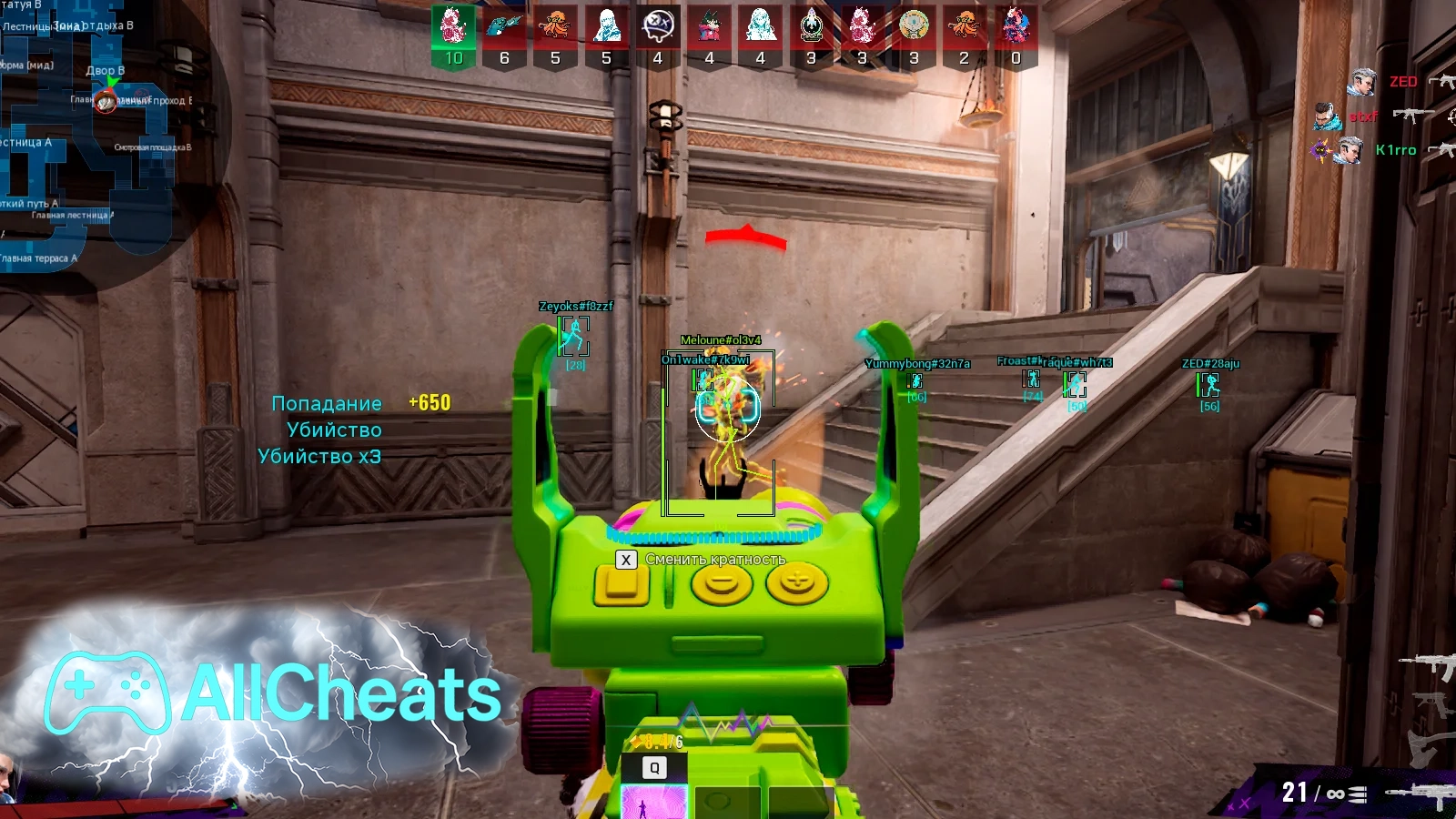Click the ZED kill feed entry
Image resolution: width=1456 pixels, height=819 pixels.
[x=1401, y=82]
